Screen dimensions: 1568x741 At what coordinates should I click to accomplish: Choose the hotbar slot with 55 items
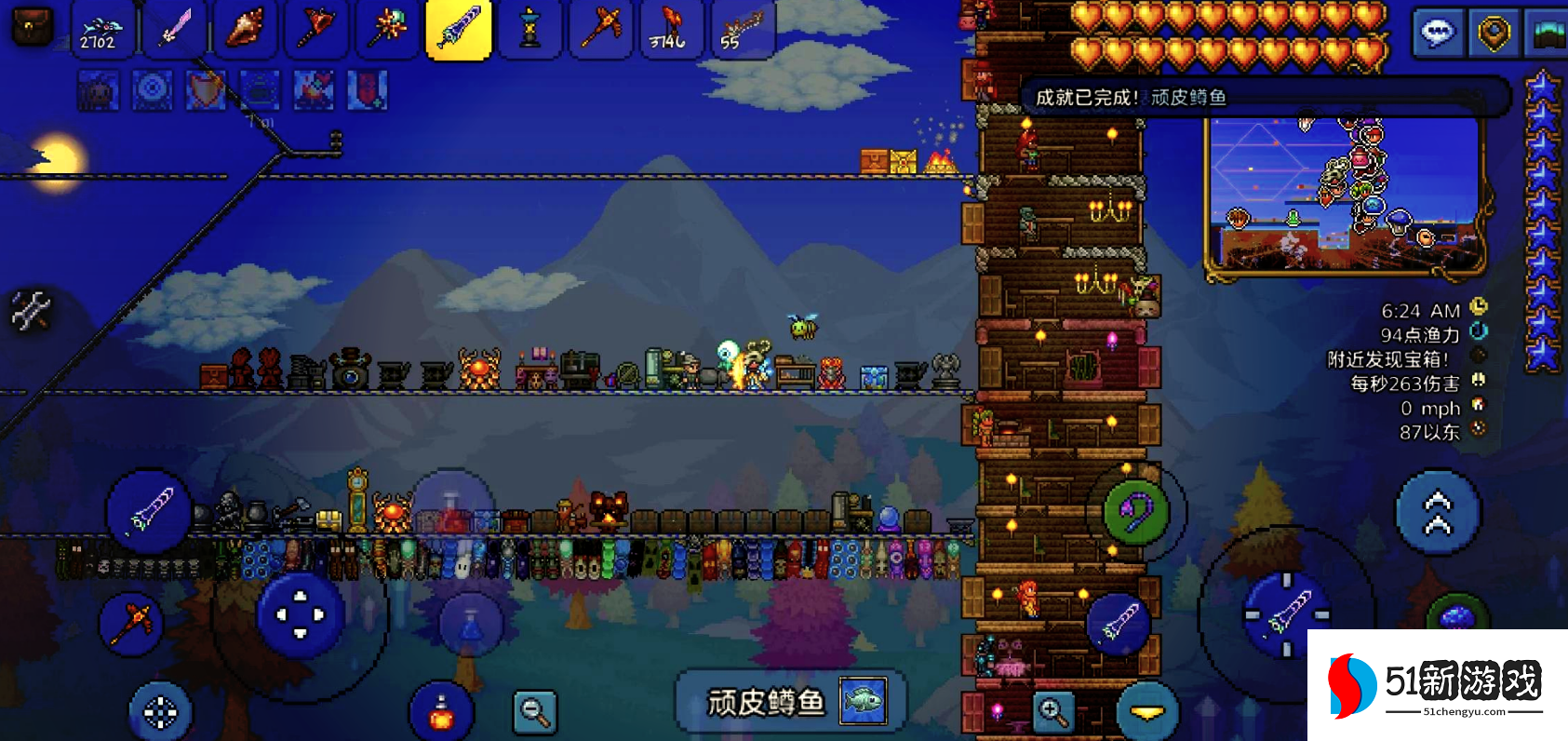point(742,29)
